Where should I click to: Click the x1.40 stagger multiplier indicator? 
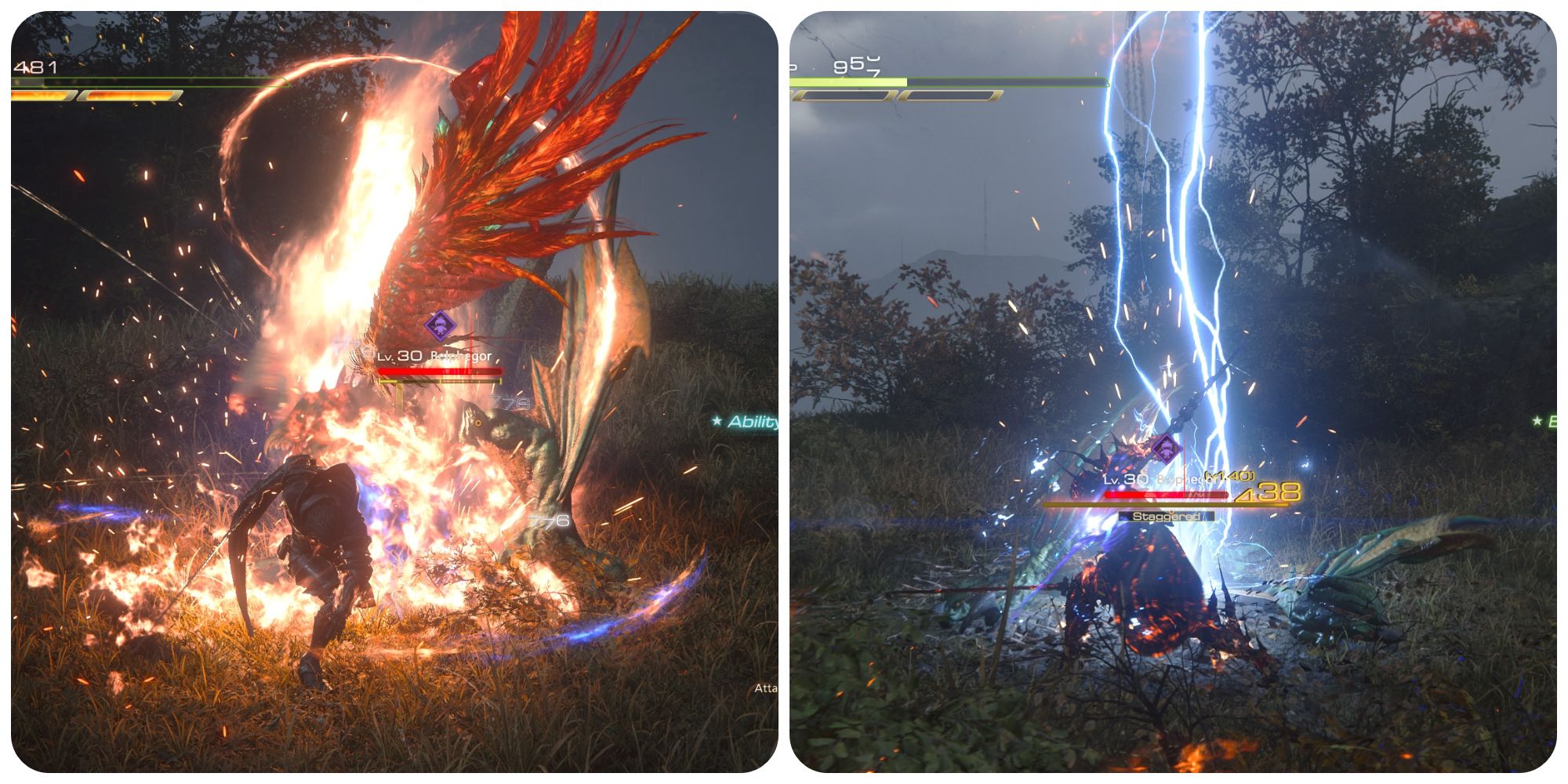(x=1229, y=475)
